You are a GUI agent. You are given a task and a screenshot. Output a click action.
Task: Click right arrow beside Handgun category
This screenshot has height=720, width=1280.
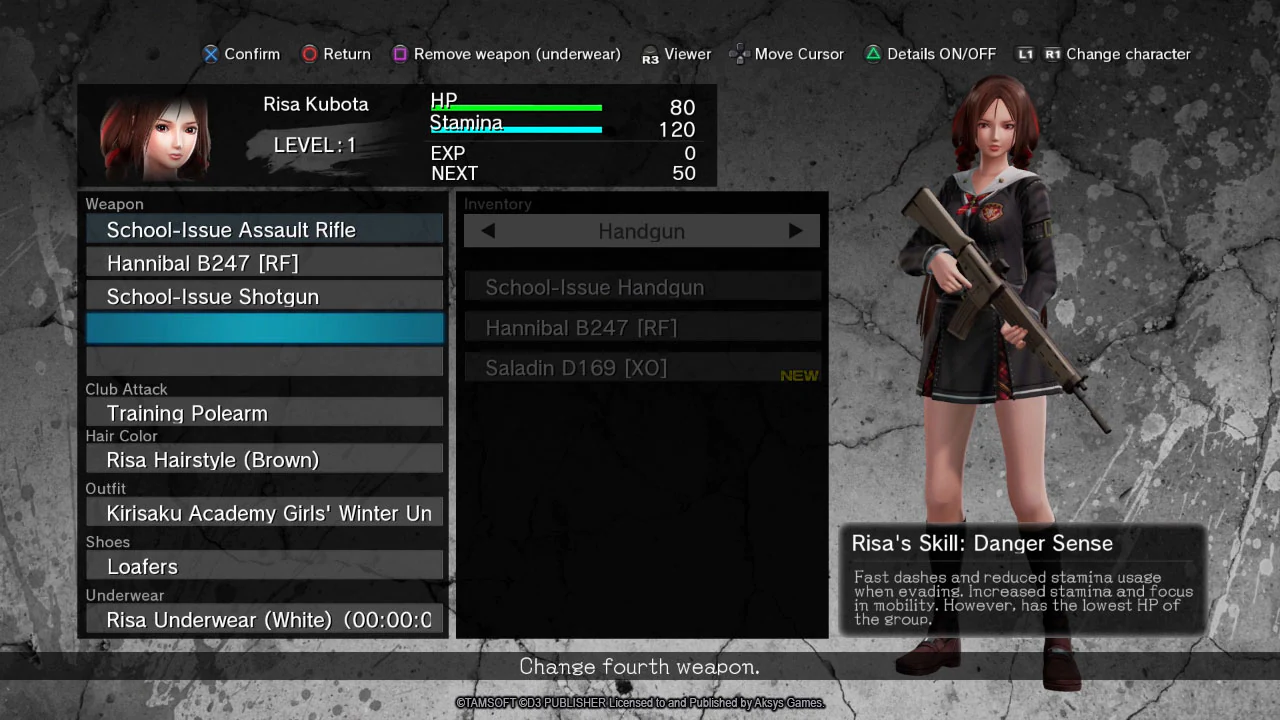tap(795, 231)
